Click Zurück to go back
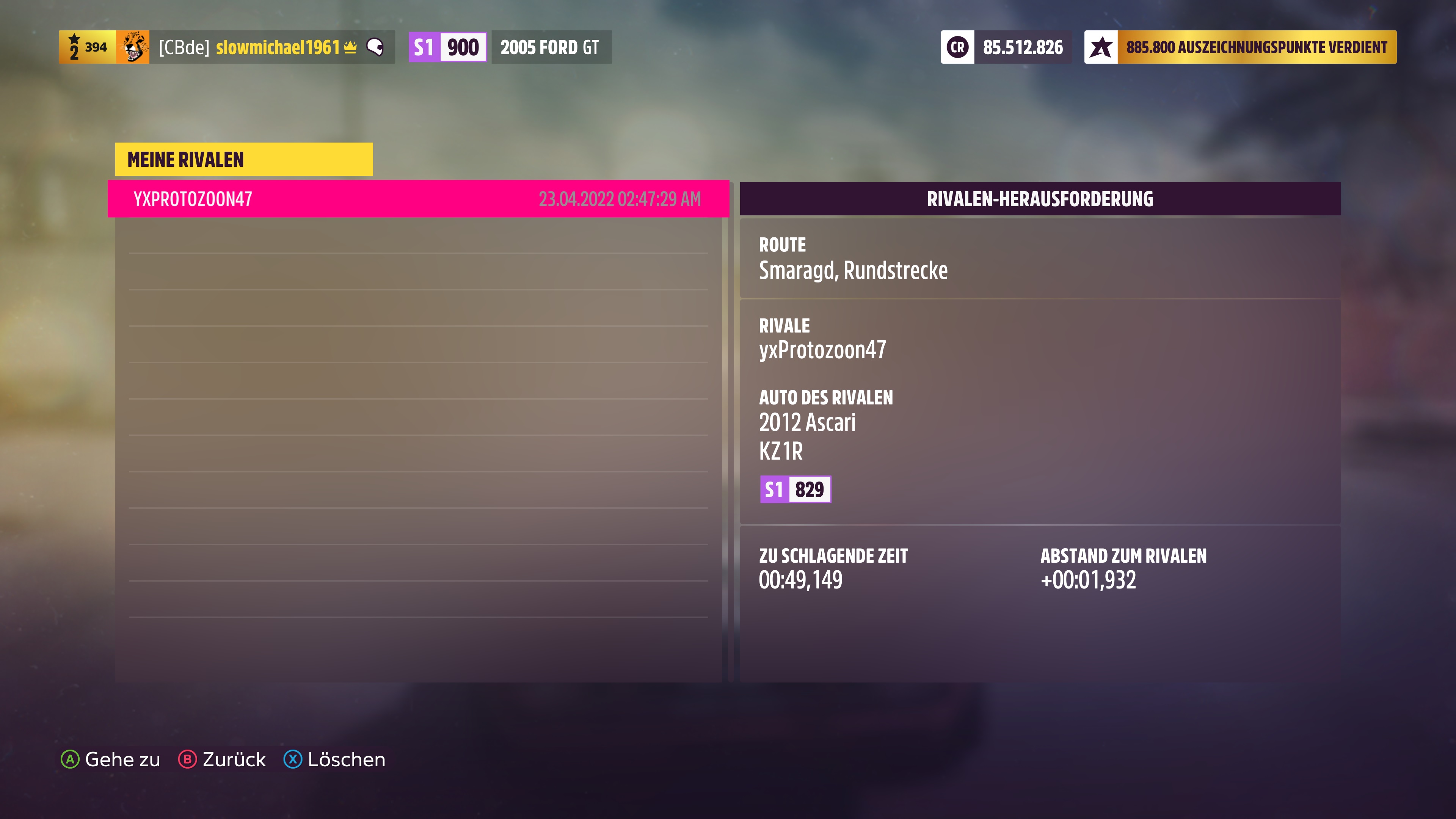Image resolution: width=1456 pixels, height=819 pixels. coord(234,759)
